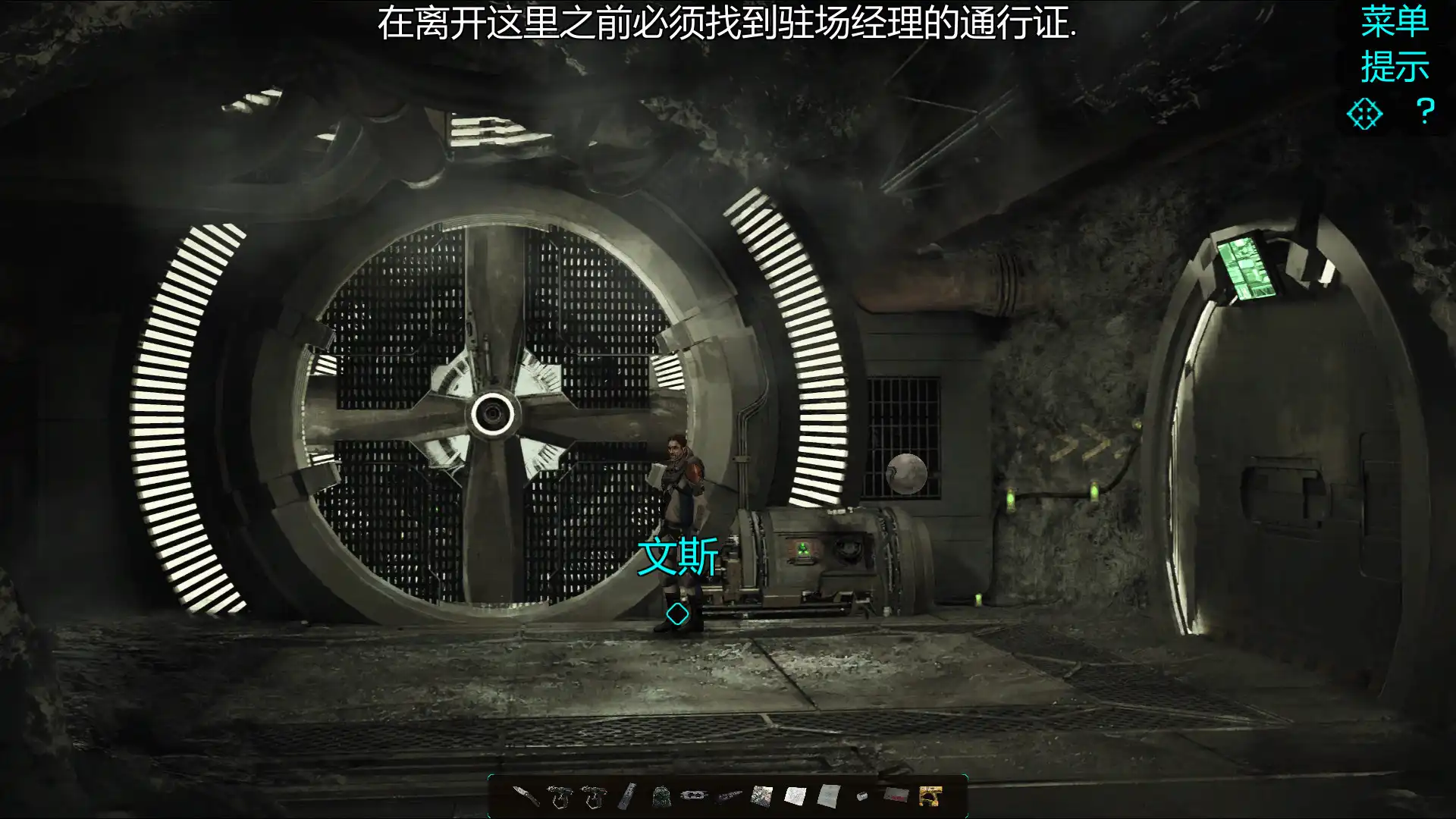Screen dimensions: 1456x819
Task: Select the crumpled document from inventory
Action: (x=829, y=795)
